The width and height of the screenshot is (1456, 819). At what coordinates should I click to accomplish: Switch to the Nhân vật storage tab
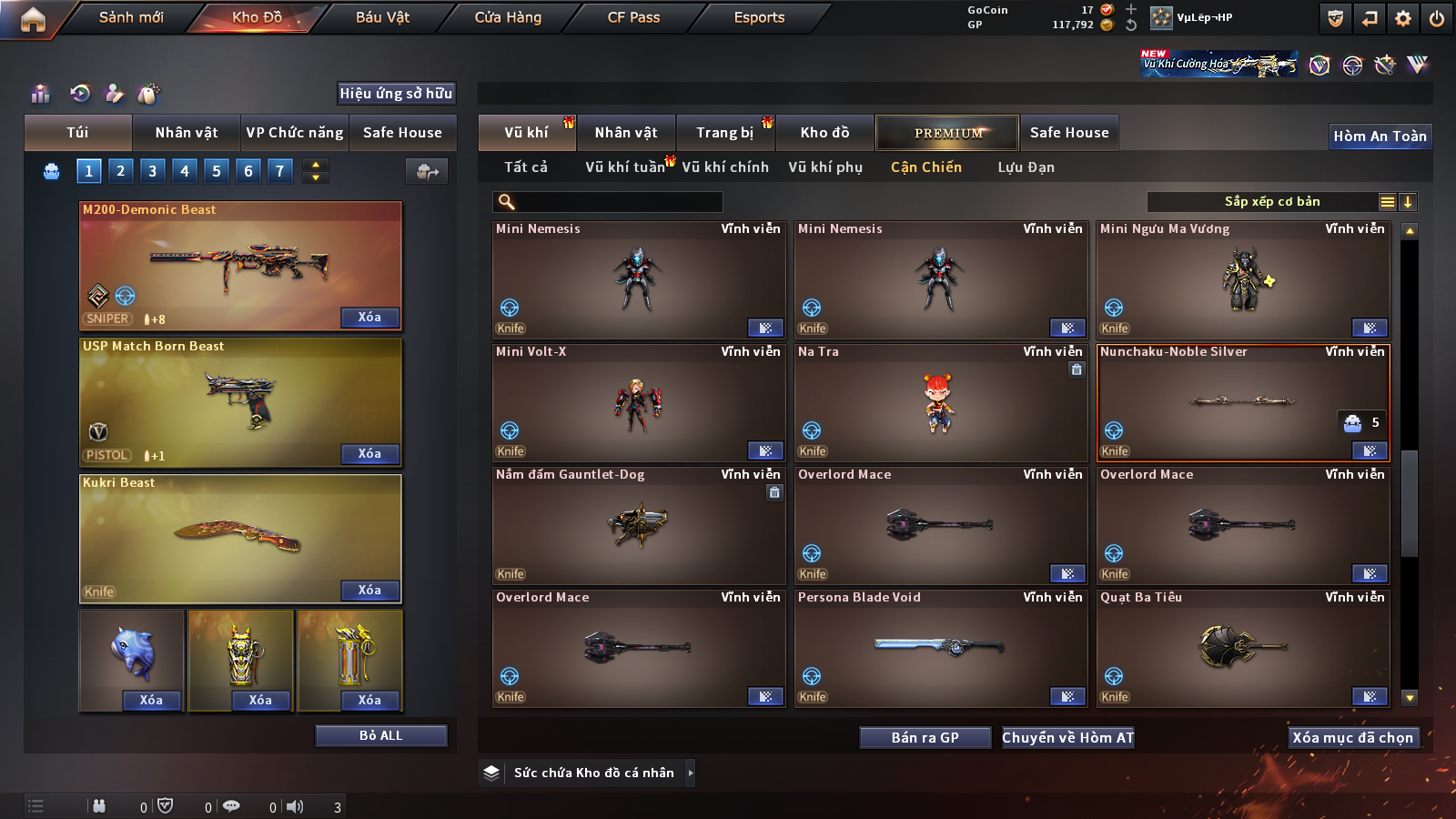pyautogui.click(x=626, y=133)
